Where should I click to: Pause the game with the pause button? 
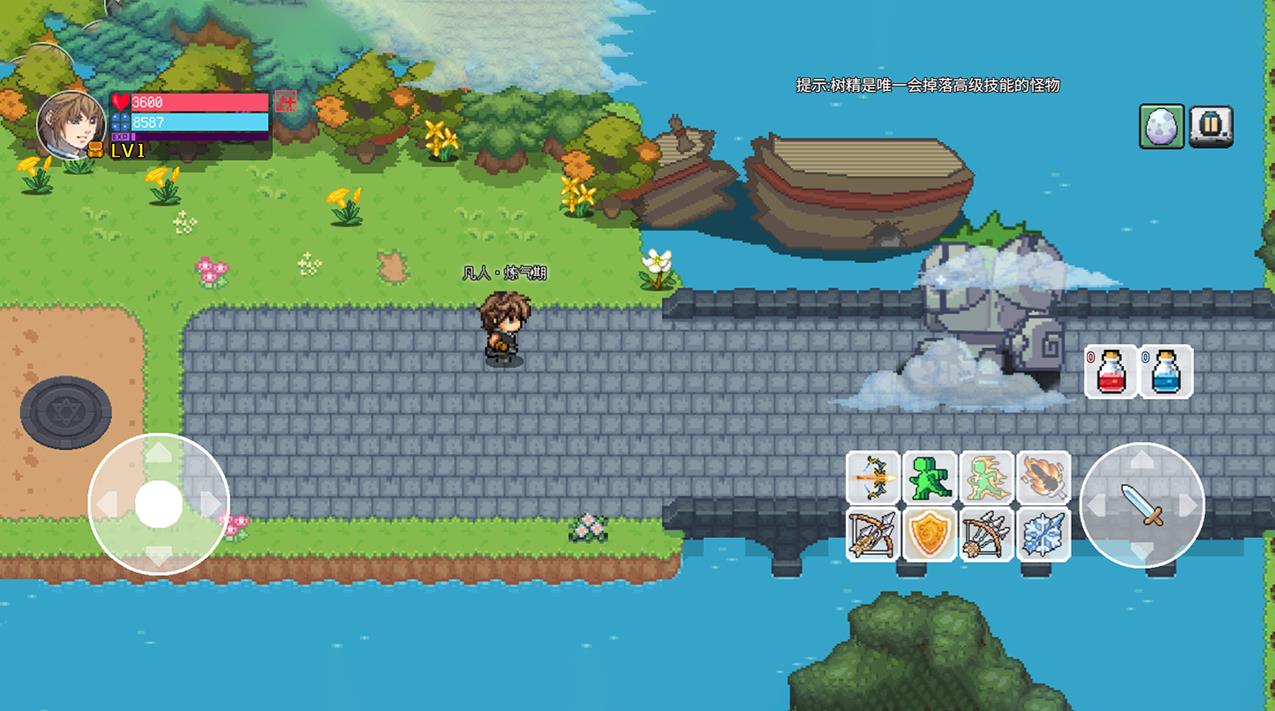pyautogui.click(x=1211, y=127)
